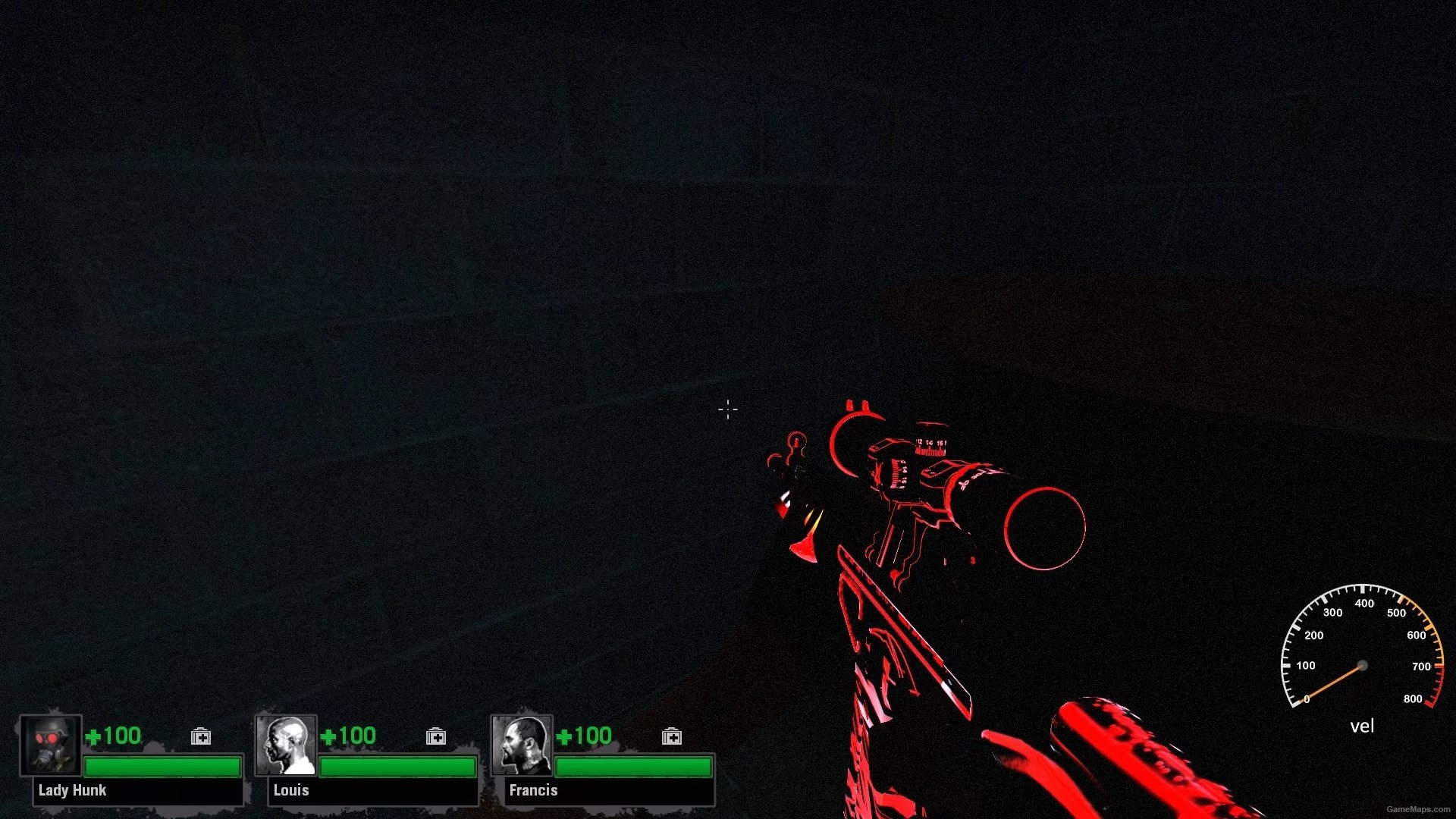
Task: Click Lady Hunk's green health bar
Action: point(163,766)
